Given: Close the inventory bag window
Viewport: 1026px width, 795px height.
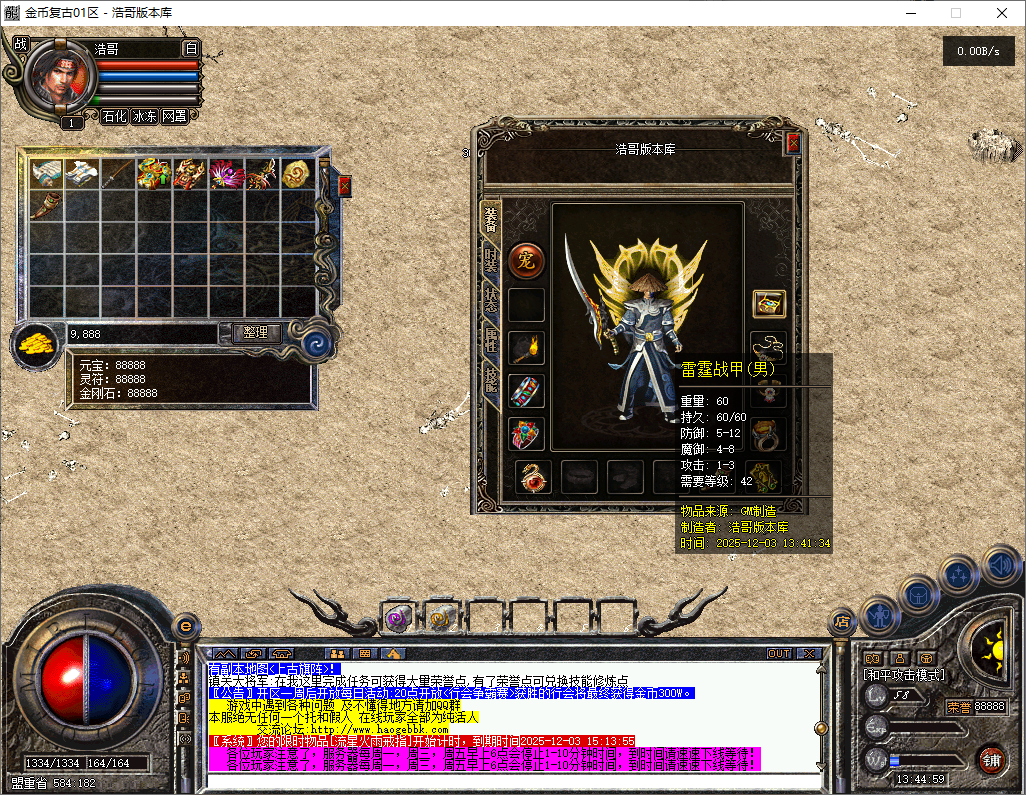Looking at the screenshot, I should click(345, 186).
